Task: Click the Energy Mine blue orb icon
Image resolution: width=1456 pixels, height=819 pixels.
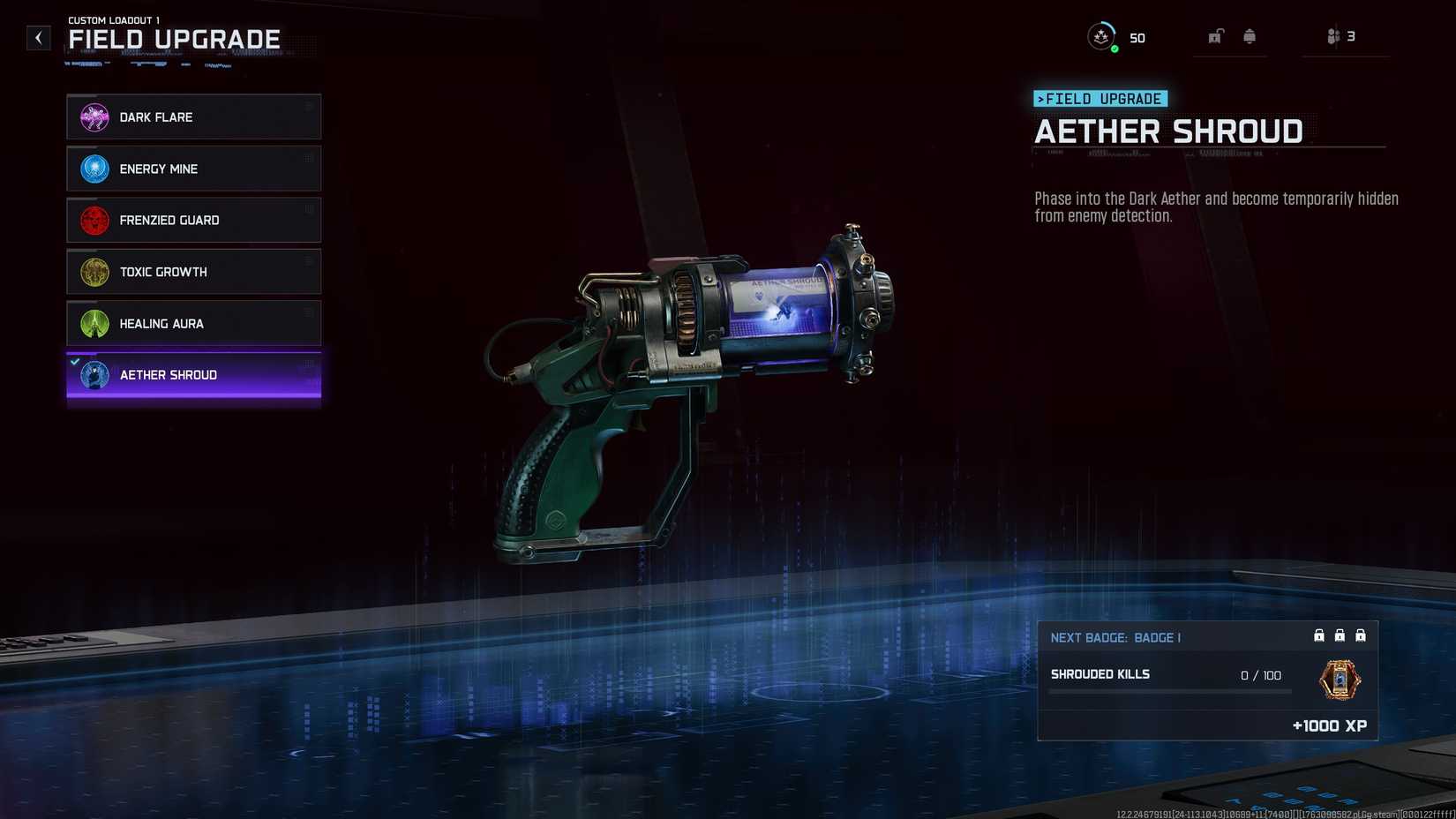Action: 92,168
